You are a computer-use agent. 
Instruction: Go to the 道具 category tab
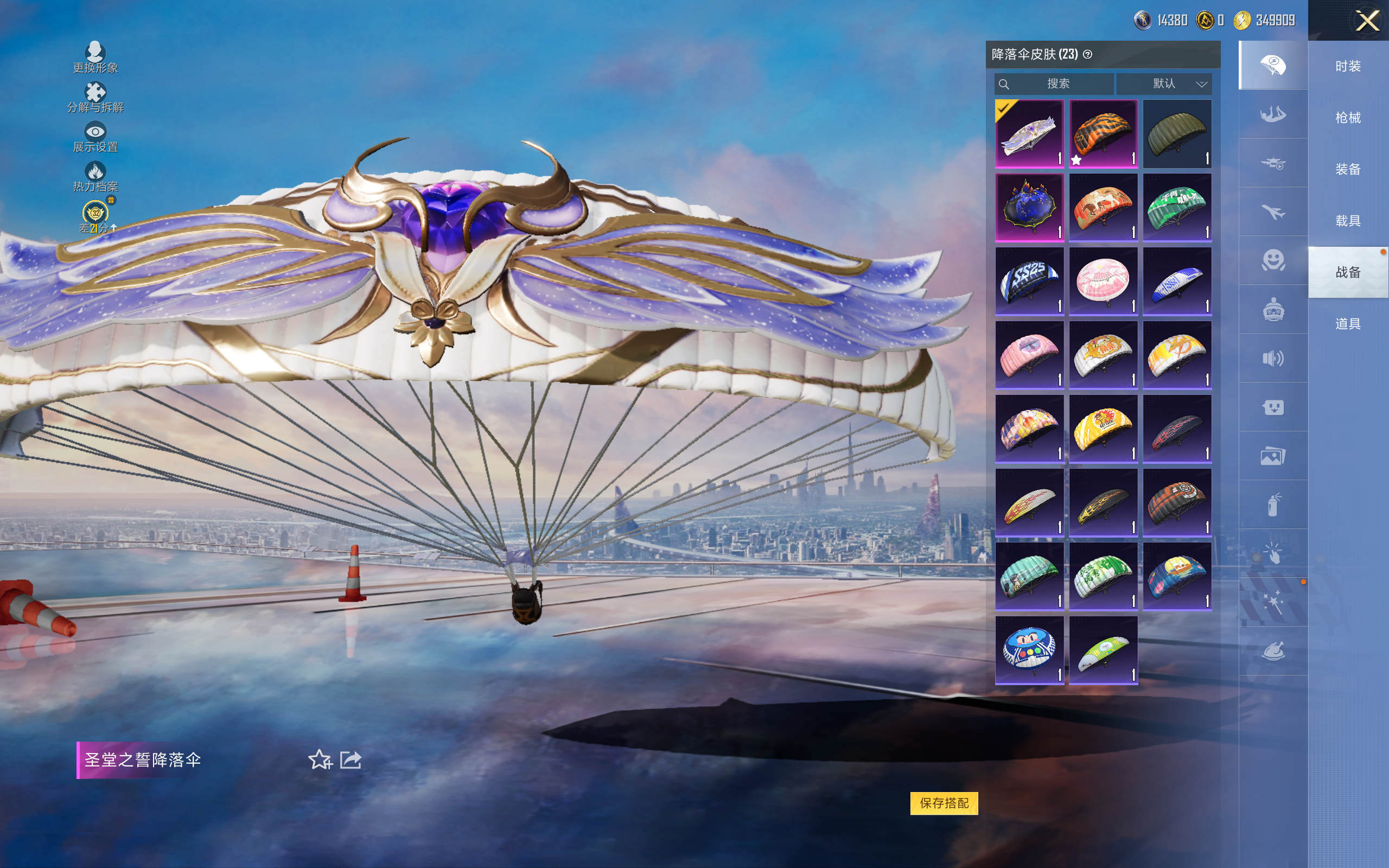[1347, 324]
